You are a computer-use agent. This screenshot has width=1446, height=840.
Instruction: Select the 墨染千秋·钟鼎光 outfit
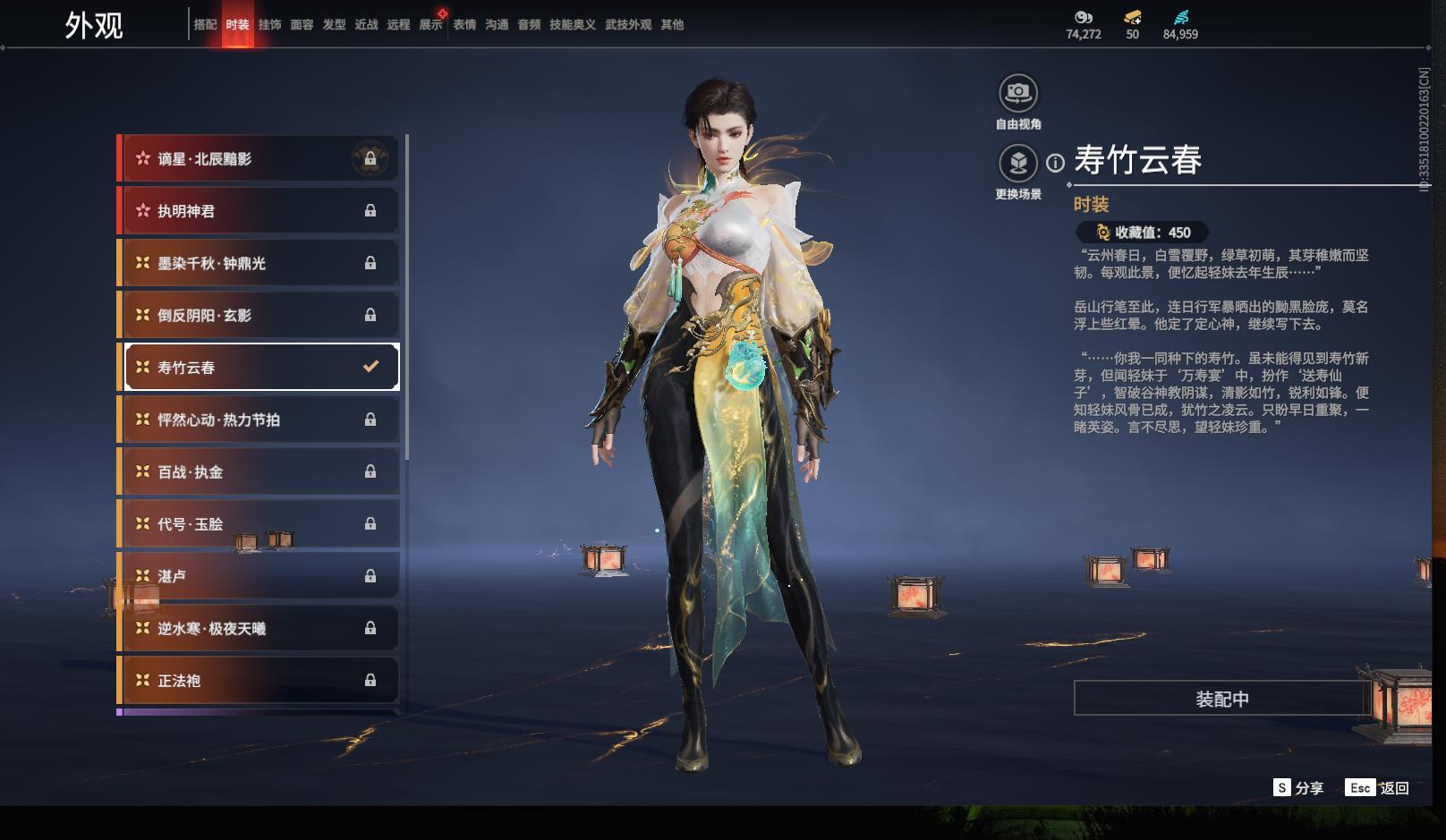pyautogui.click(x=259, y=263)
